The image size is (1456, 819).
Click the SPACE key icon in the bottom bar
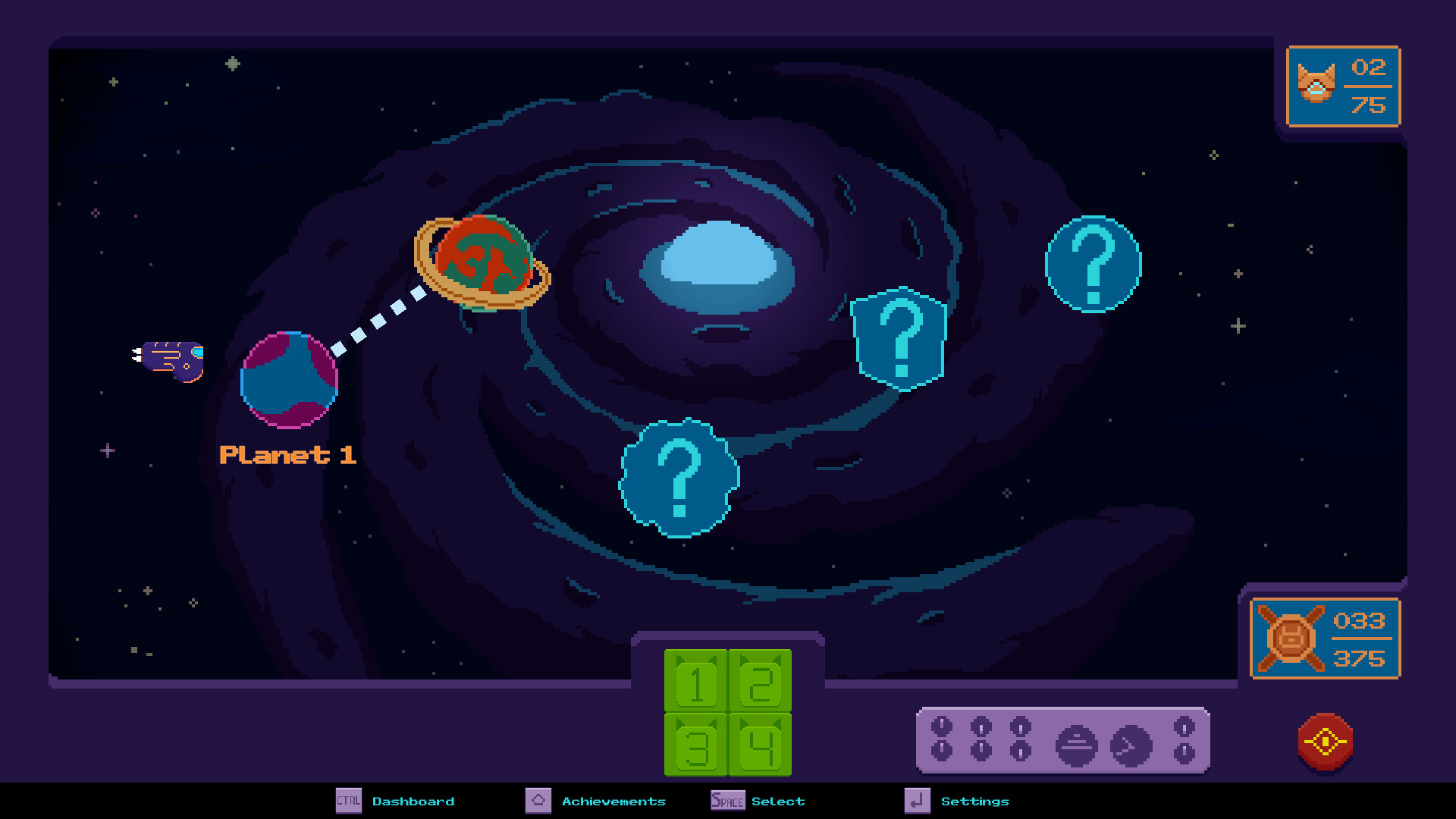(x=726, y=801)
